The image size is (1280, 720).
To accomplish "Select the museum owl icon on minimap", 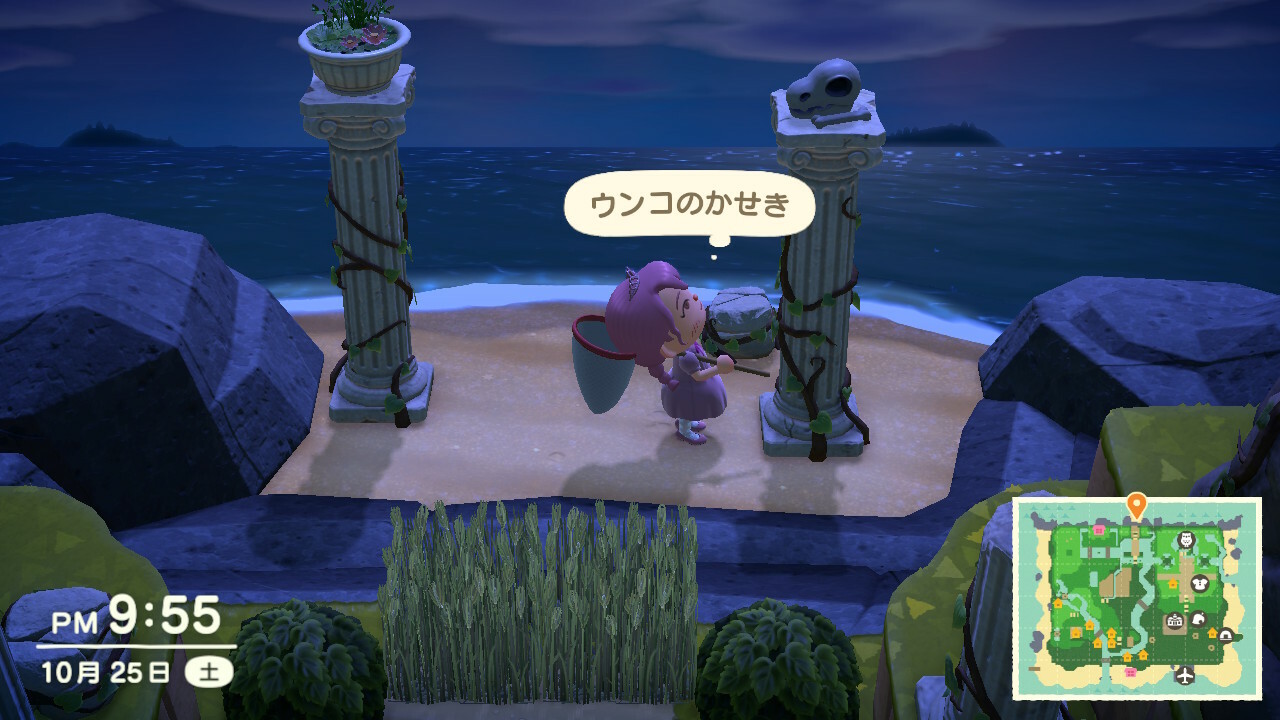I will click(1187, 541).
